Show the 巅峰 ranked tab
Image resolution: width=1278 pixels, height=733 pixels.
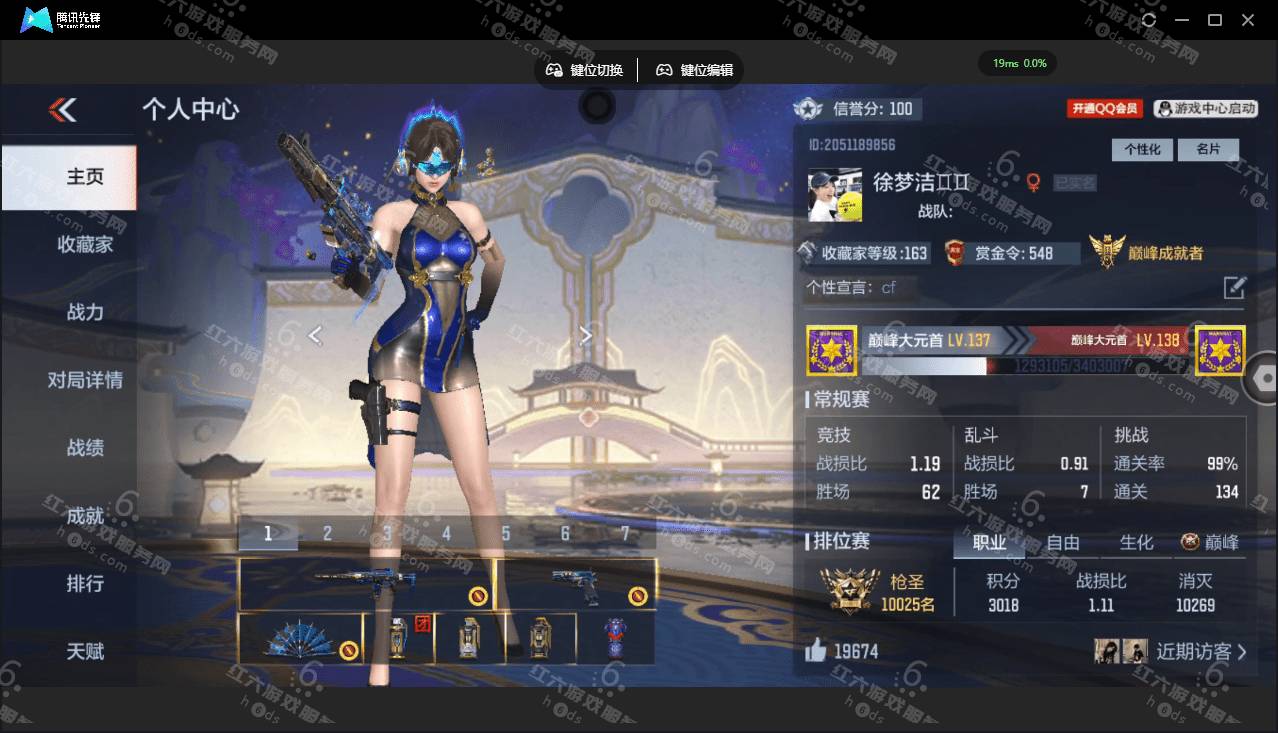1210,542
